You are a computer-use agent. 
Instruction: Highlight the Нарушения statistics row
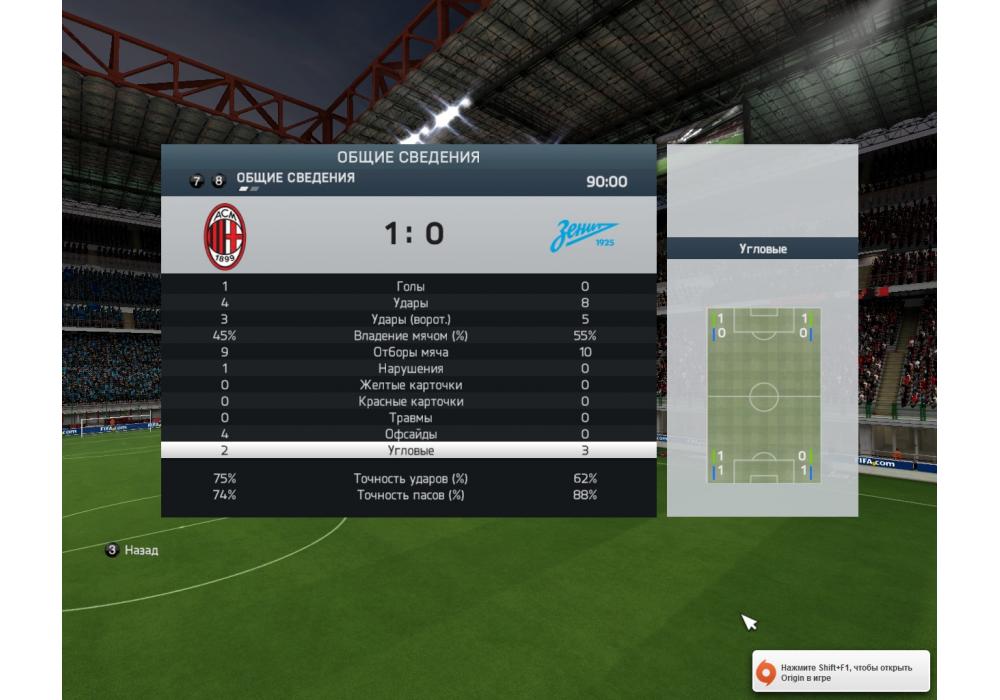410,369
